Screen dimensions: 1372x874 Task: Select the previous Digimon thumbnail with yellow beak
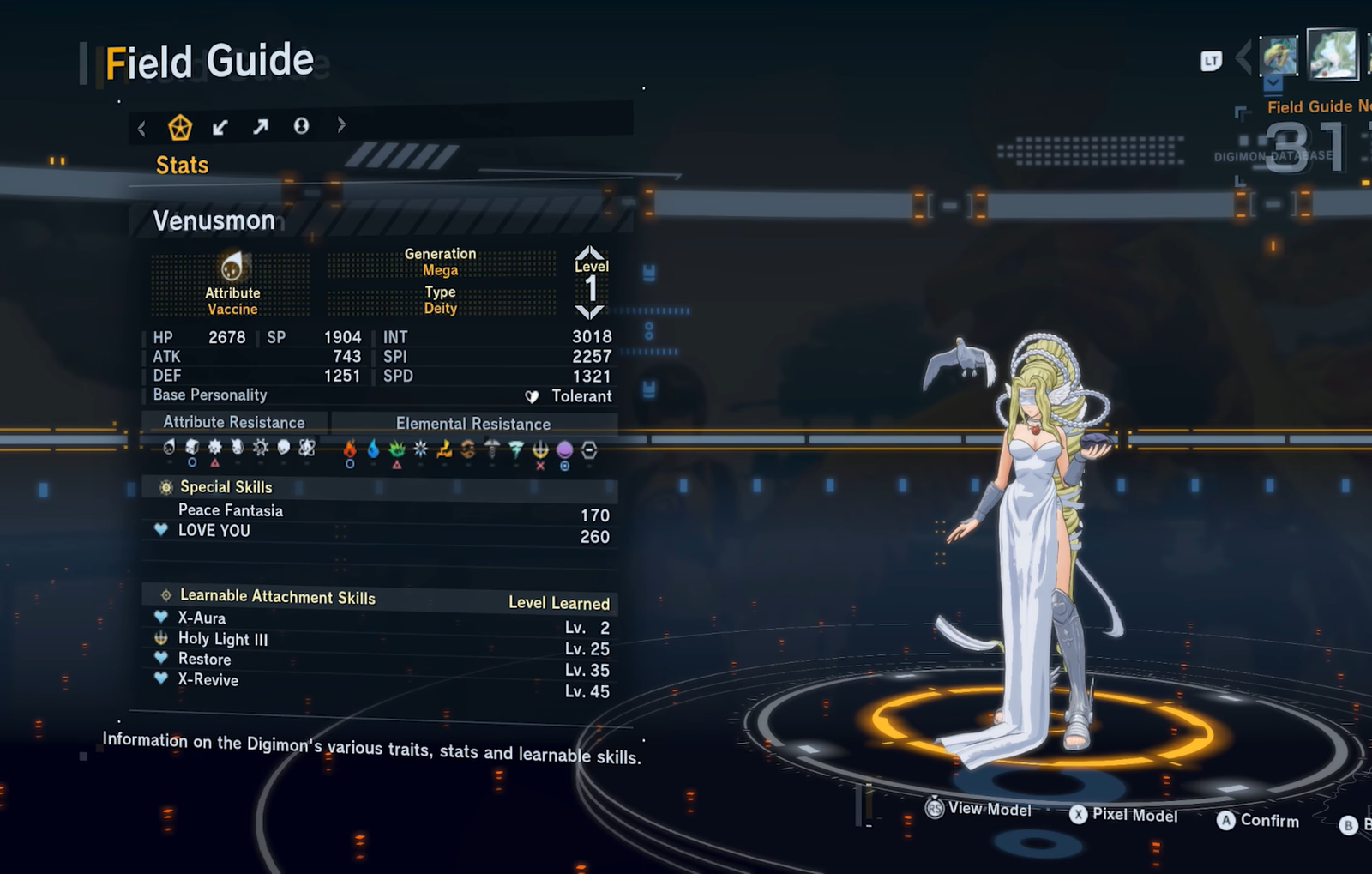click(x=1279, y=57)
